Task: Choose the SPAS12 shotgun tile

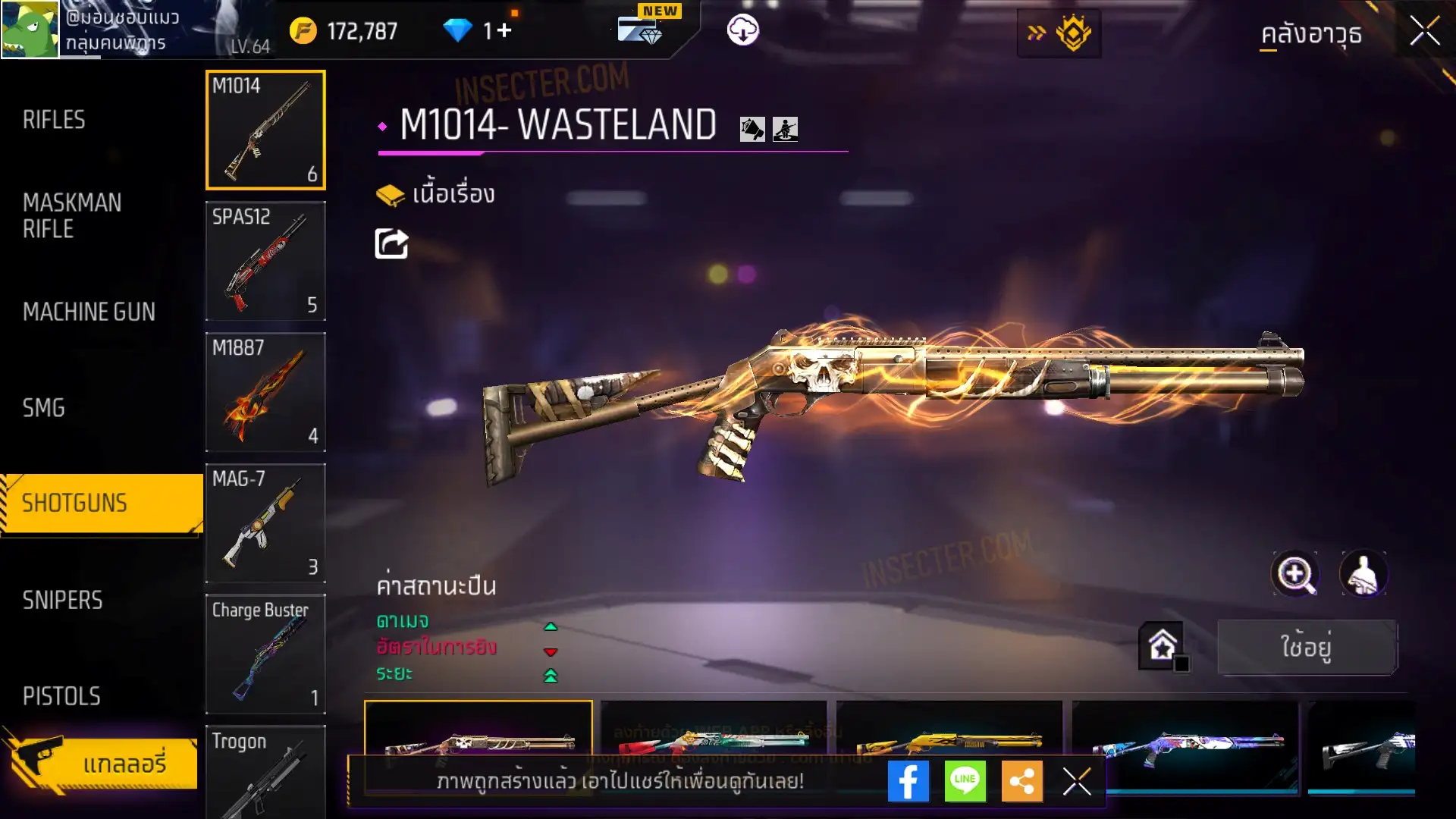Action: click(265, 261)
